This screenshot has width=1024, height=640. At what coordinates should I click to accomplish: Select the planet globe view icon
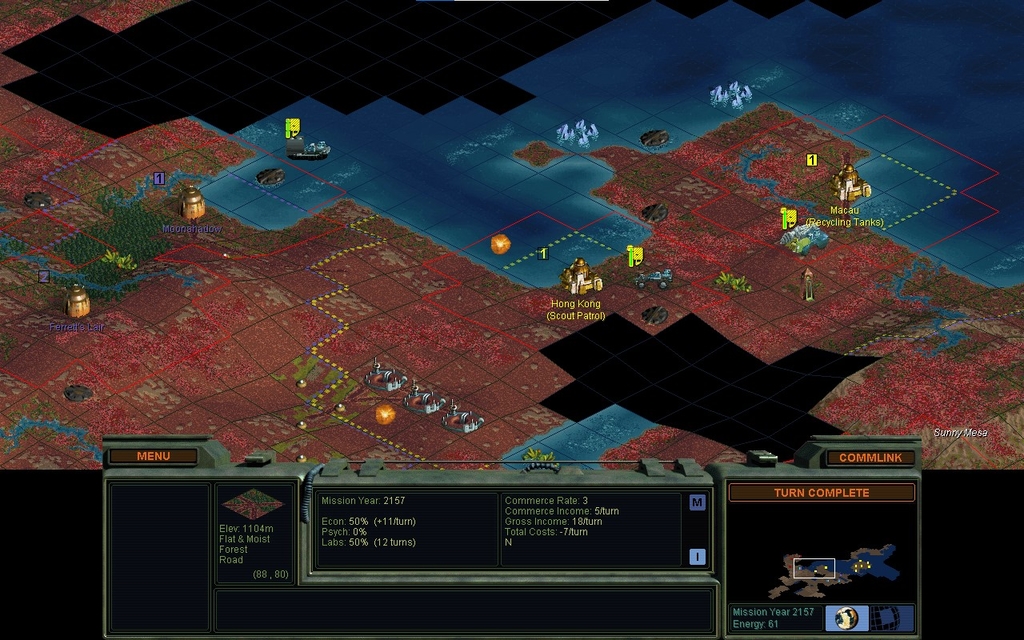pyautogui.click(x=846, y=617)
